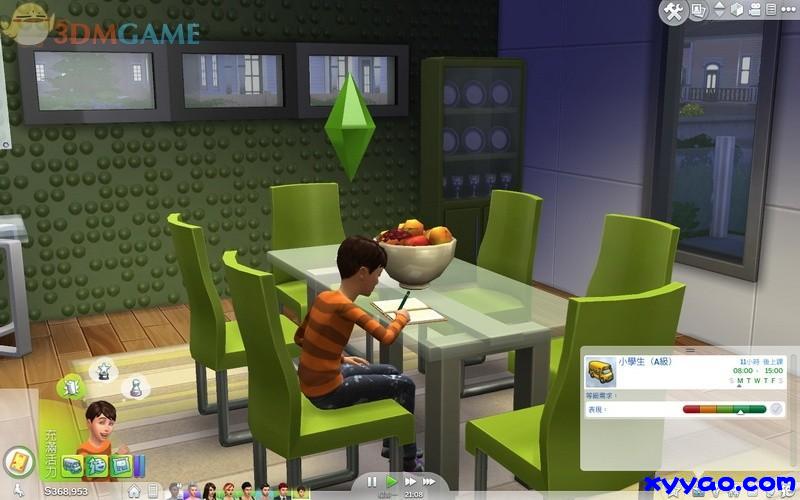Select the bug whim thought bubble
Screen dimensions: 800x500
[x=72, y=385]
